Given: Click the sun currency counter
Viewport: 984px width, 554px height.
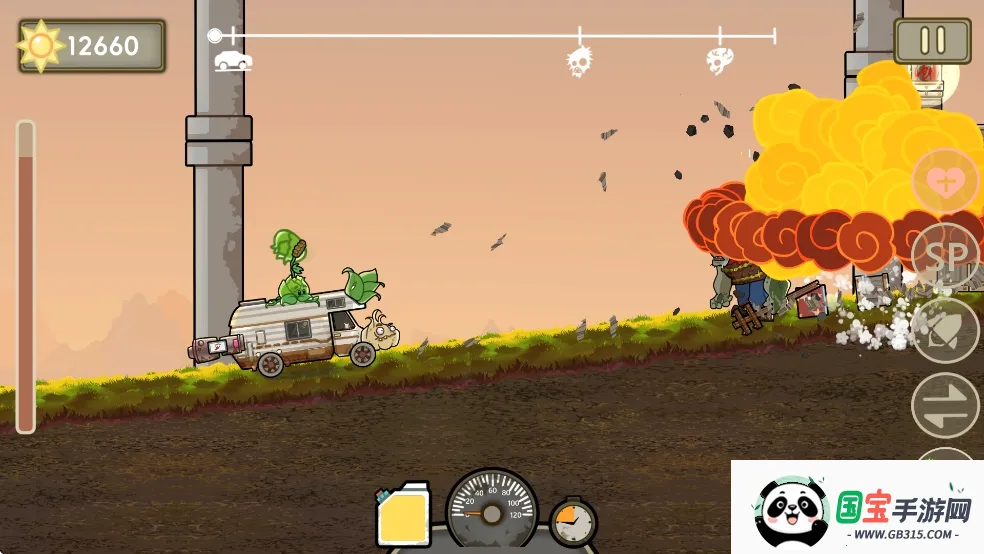Looking at the screenshot, I should [92, 45].
